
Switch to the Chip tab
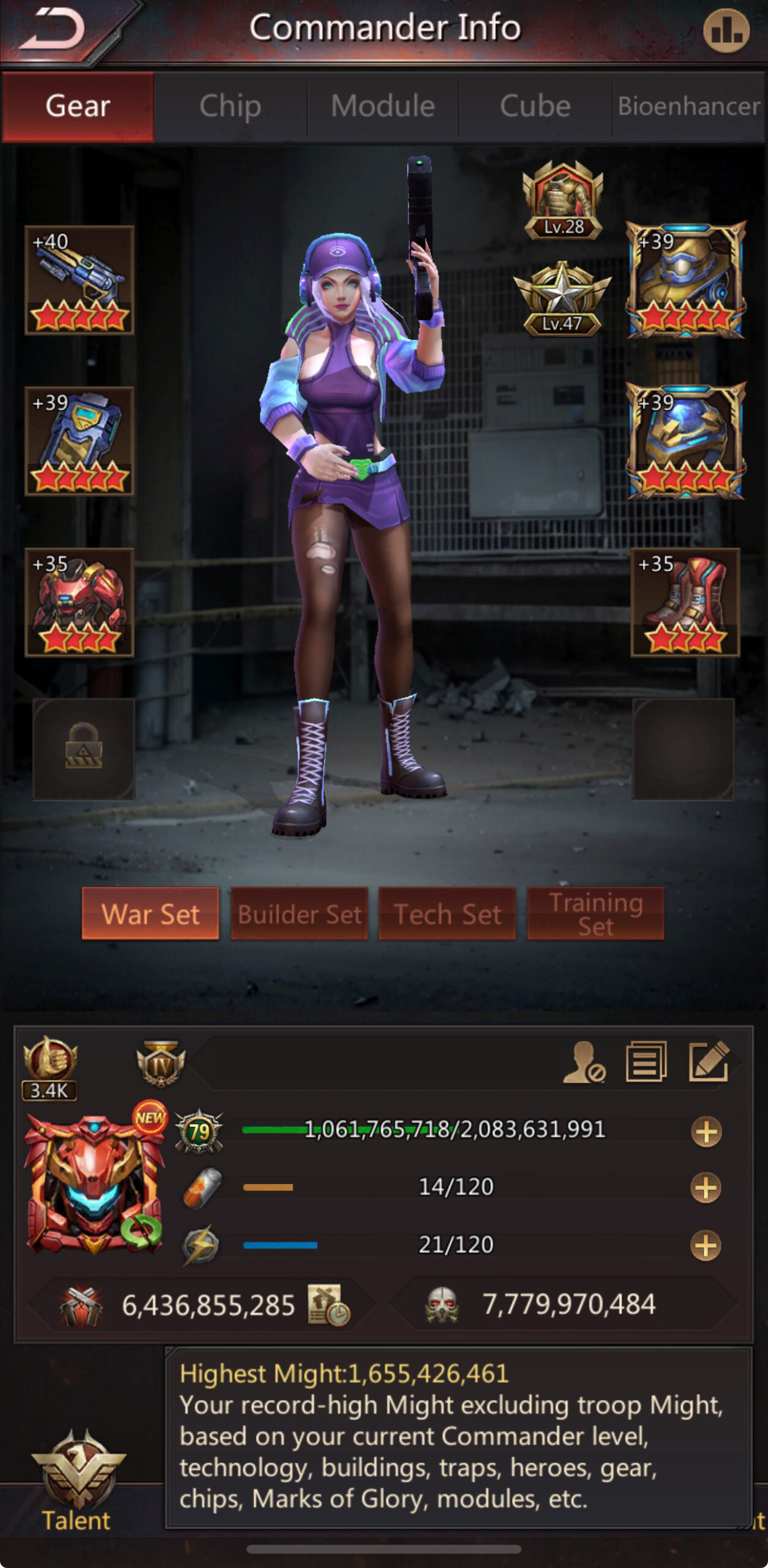(230, 107)
